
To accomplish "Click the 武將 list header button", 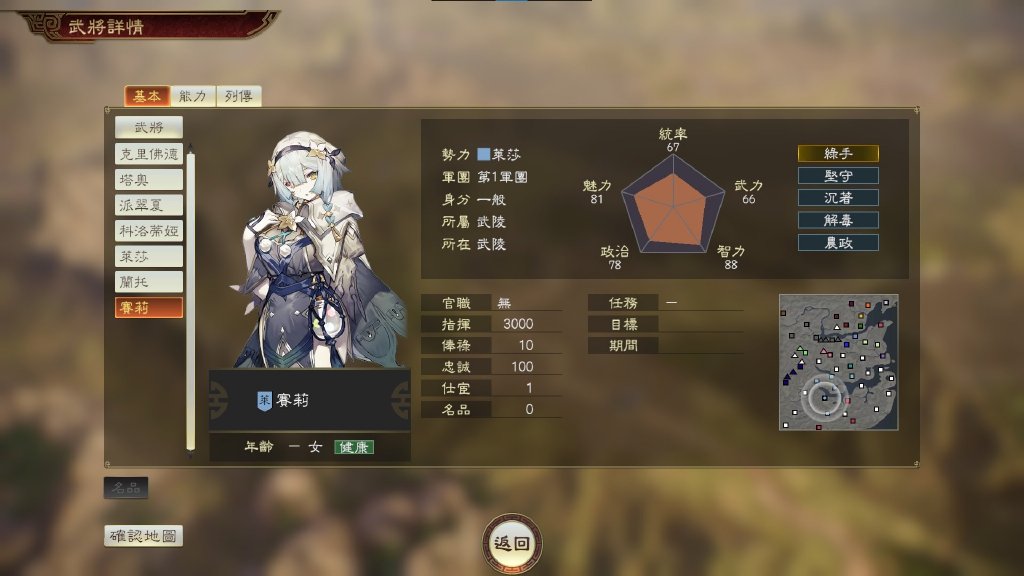I will click(x=149, y=127).
